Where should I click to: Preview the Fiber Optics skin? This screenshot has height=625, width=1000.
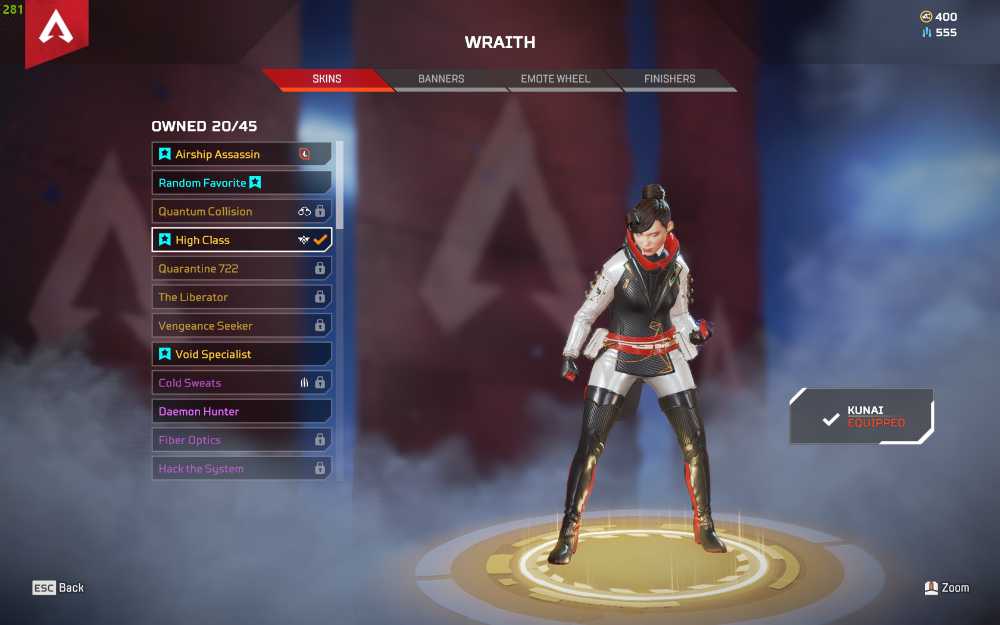coord(241,440)
